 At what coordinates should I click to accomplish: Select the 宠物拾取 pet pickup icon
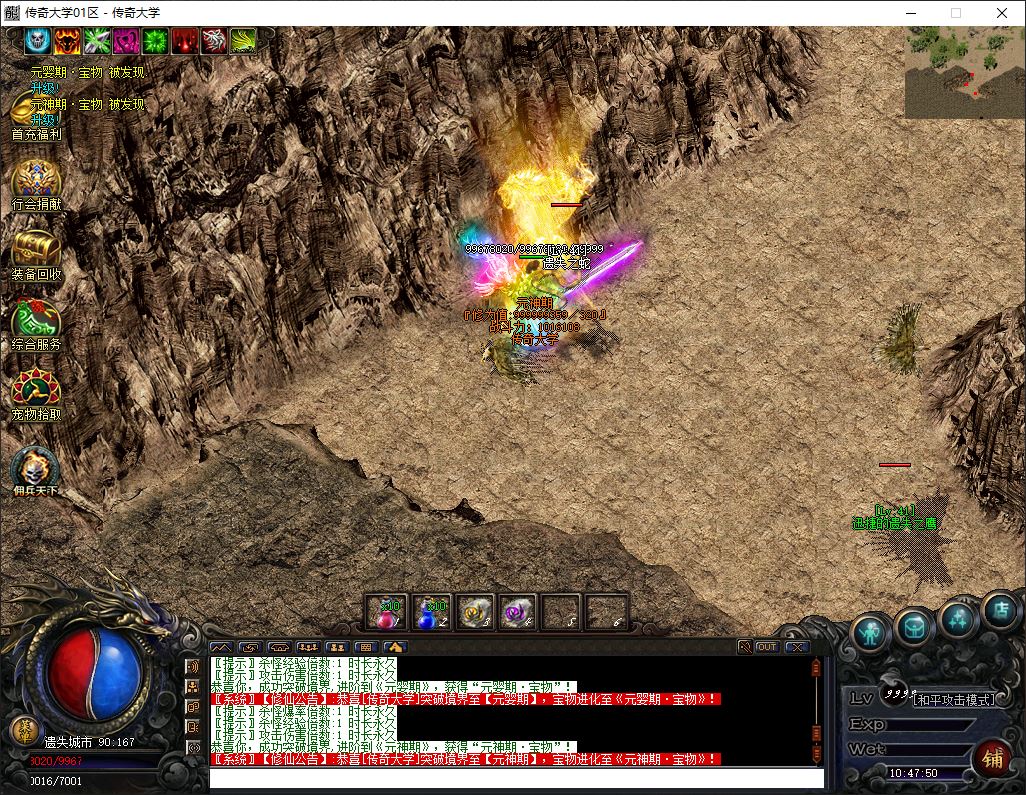tap(36, 390)
